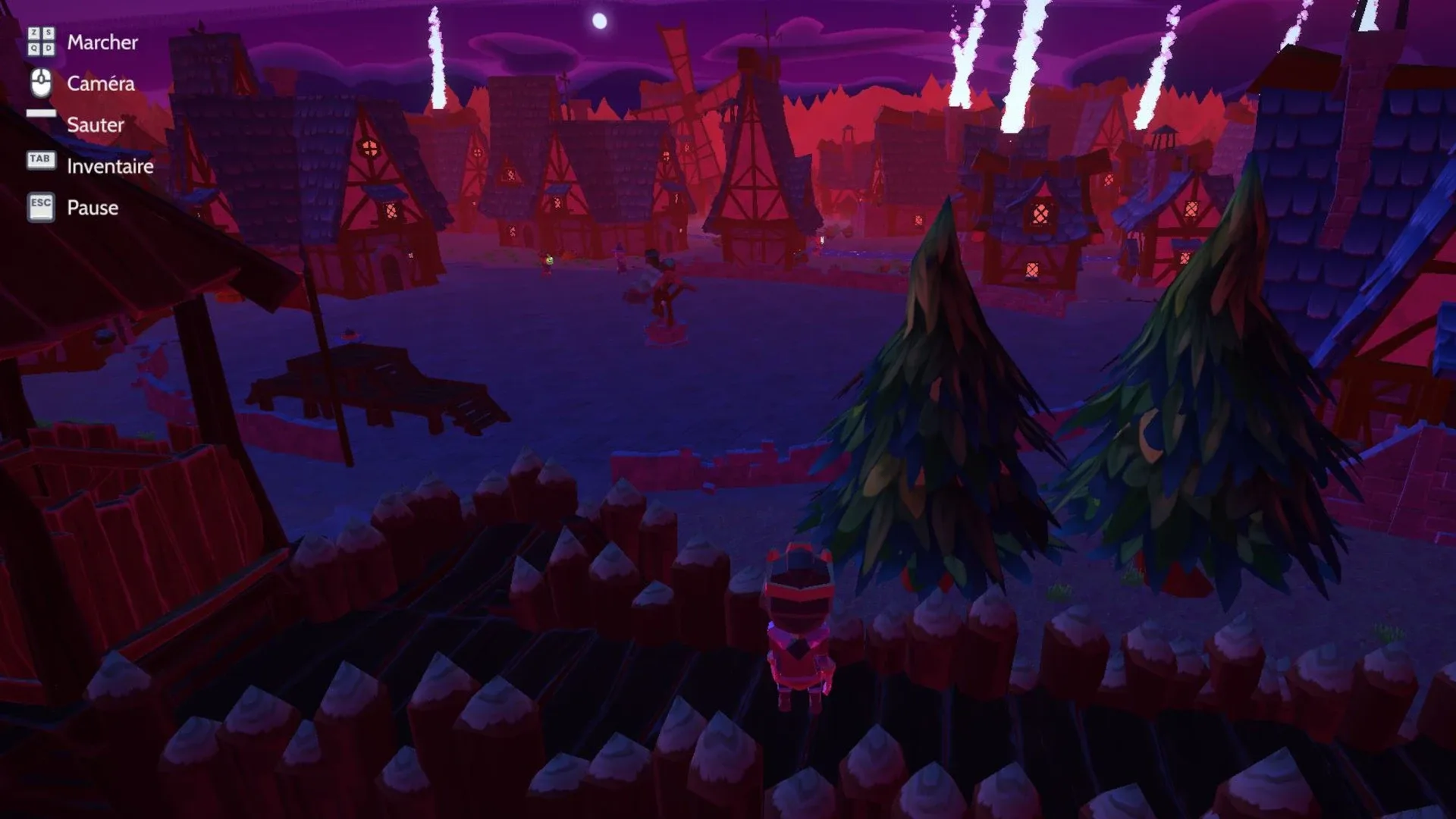Click the Q key within the movement keys icon
This screenshot has height=819, width=1456.
[34, 49]
